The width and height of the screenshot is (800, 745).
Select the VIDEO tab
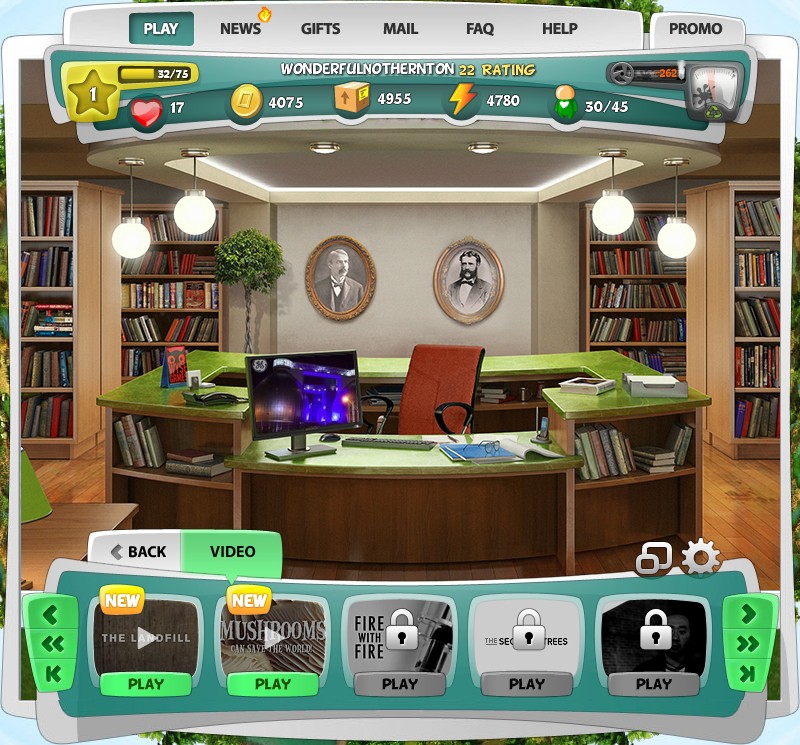pos(232,551)
